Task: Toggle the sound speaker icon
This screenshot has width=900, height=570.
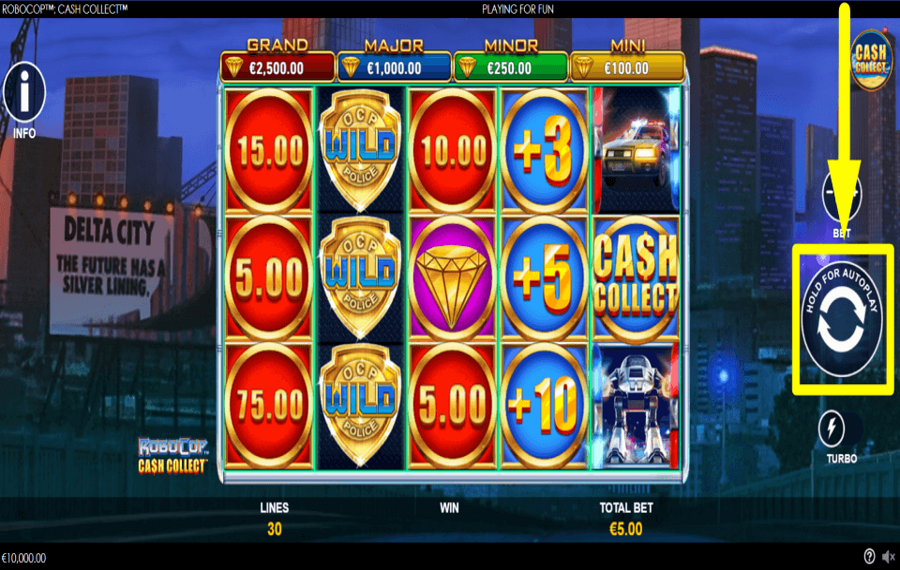Action: tap(887, 557)
